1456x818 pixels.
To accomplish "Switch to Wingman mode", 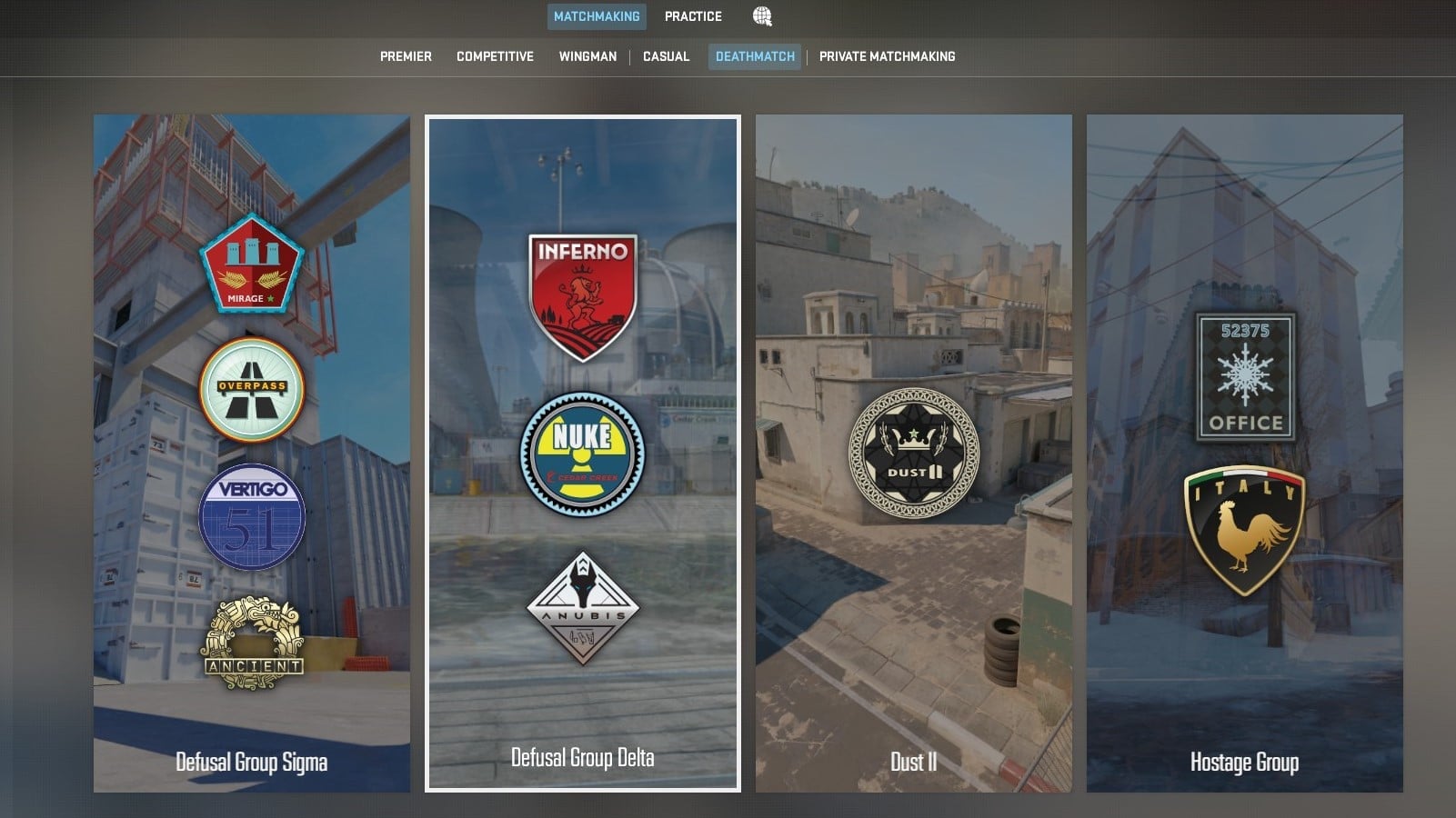I will [587, 55].
